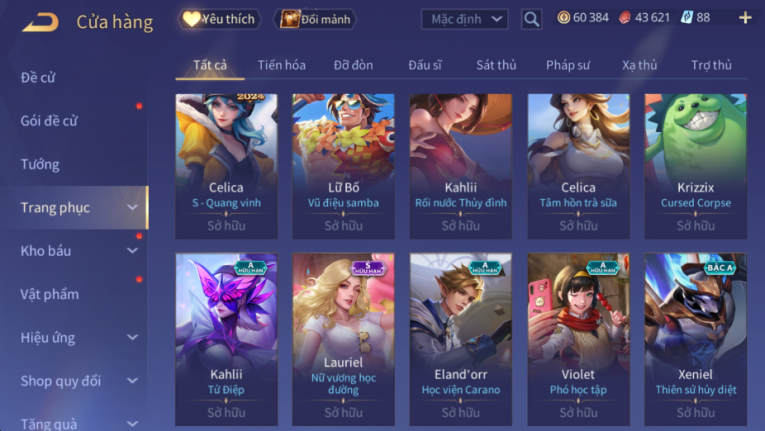Open the Kho báu menu entry
Screen dimensions: 765x431
pyautogui.click(x=46, y=251)
